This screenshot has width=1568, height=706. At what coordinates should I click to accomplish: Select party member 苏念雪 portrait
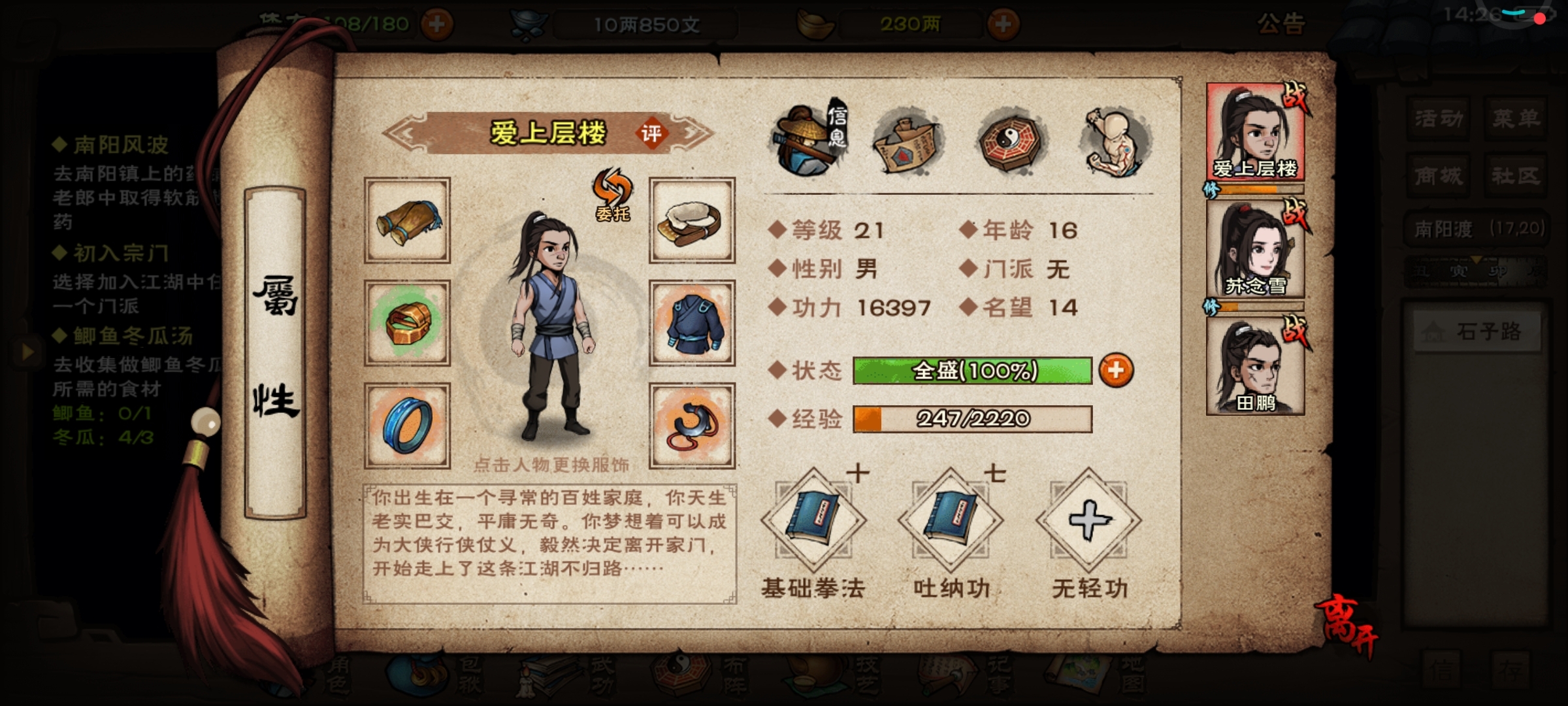tap(1255, 250)
